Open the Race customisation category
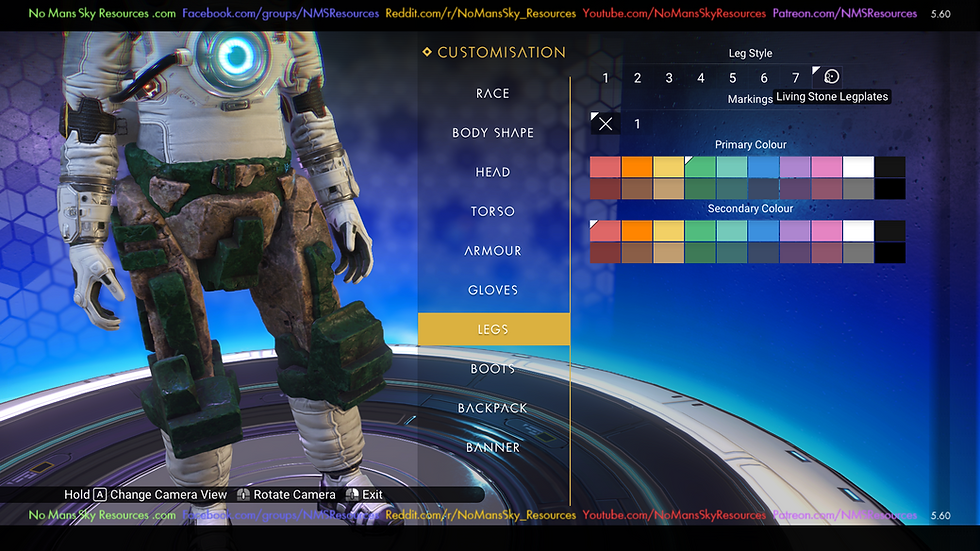980x551 pixels. (493, 93)
